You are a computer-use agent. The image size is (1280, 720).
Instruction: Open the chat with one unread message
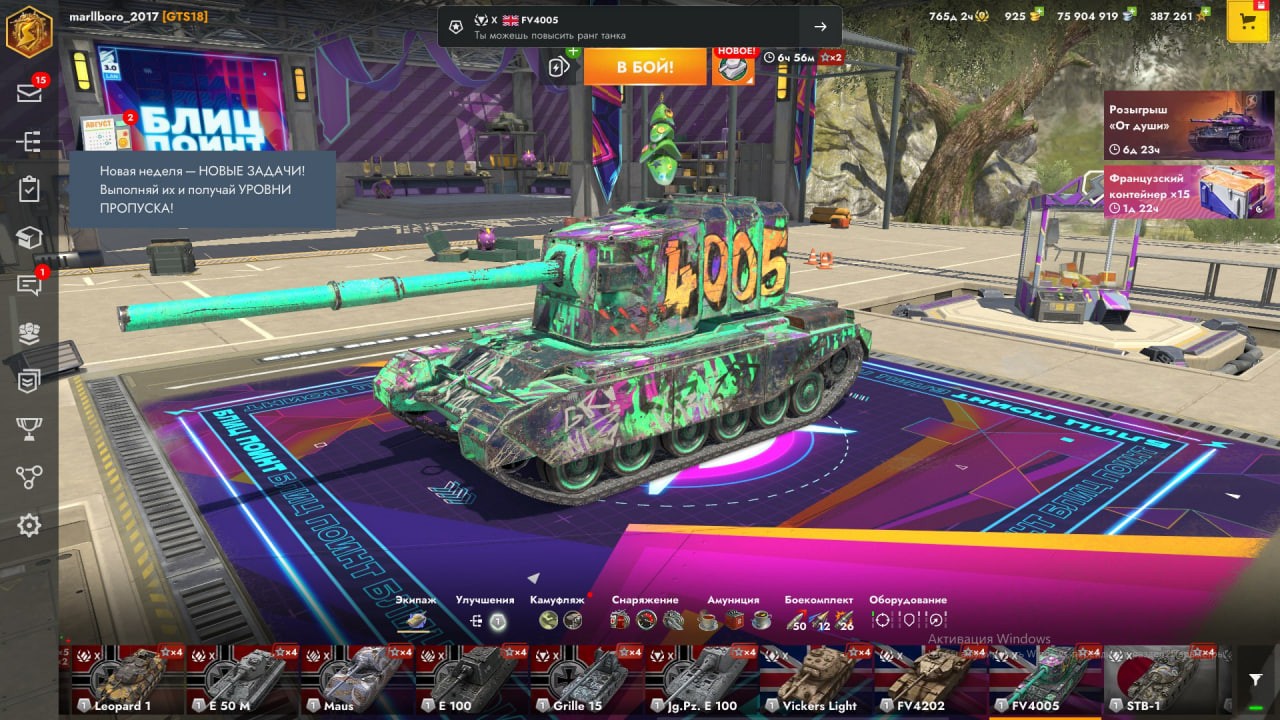(x=29, y=285)
